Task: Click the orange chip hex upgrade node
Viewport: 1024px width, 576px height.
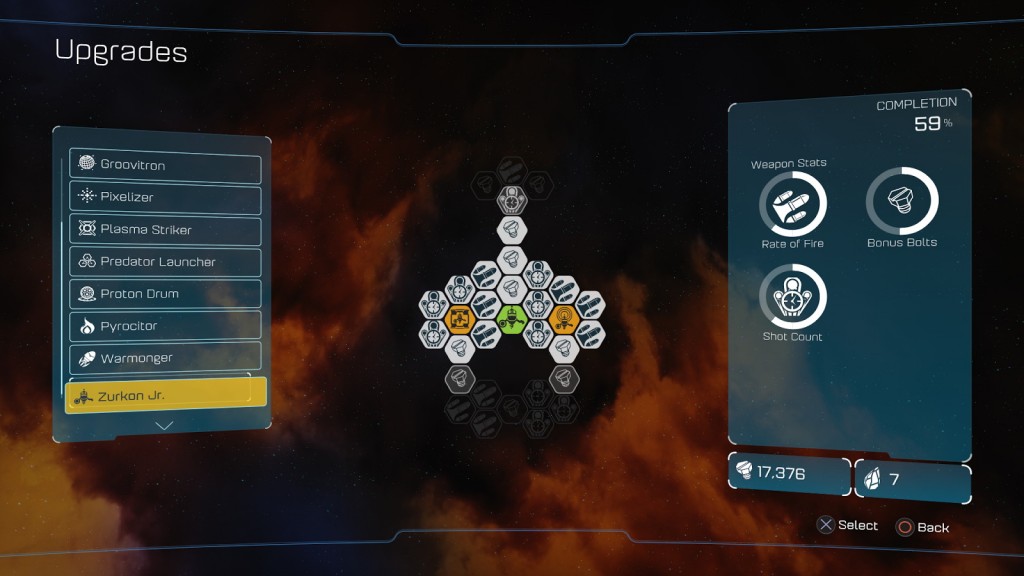Action: click(460, 320)
